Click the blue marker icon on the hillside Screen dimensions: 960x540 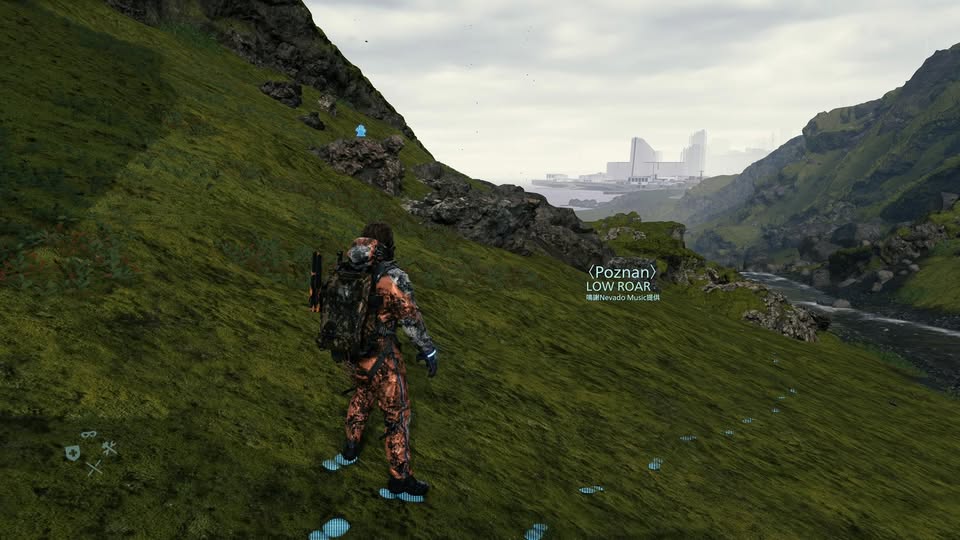(x=360, y=131)
